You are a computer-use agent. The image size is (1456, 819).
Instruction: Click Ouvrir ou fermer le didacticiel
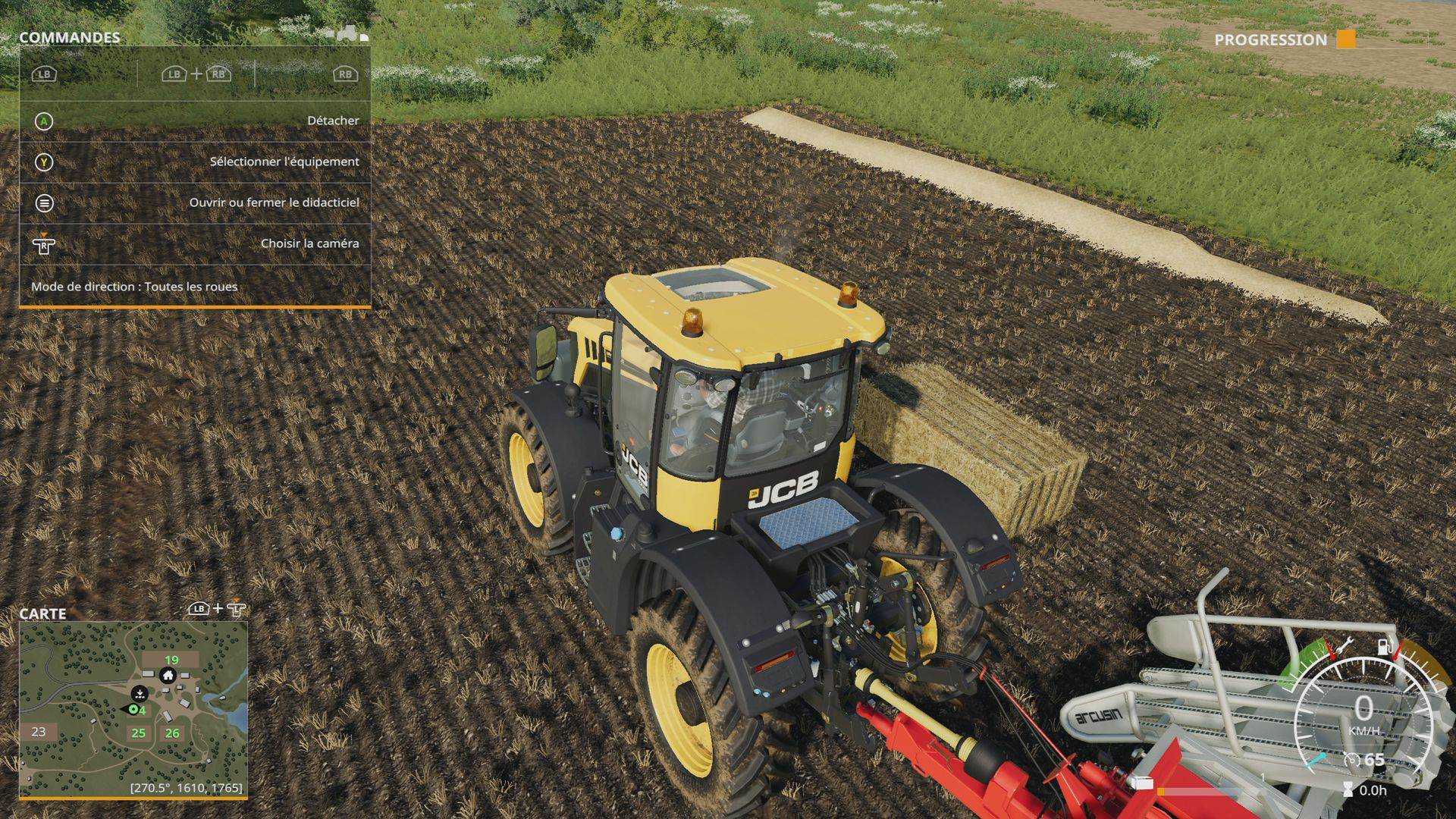coord(275,202)
